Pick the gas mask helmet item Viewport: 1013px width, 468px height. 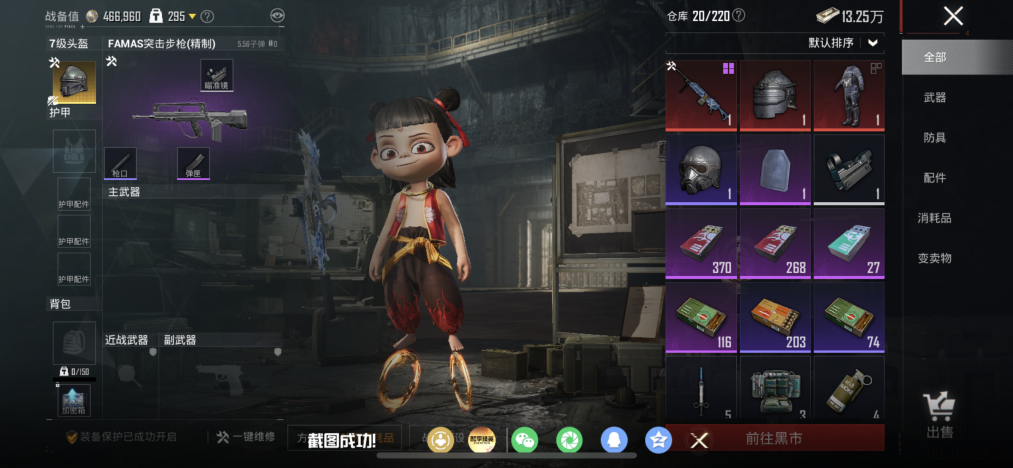(x=701, y=168)
